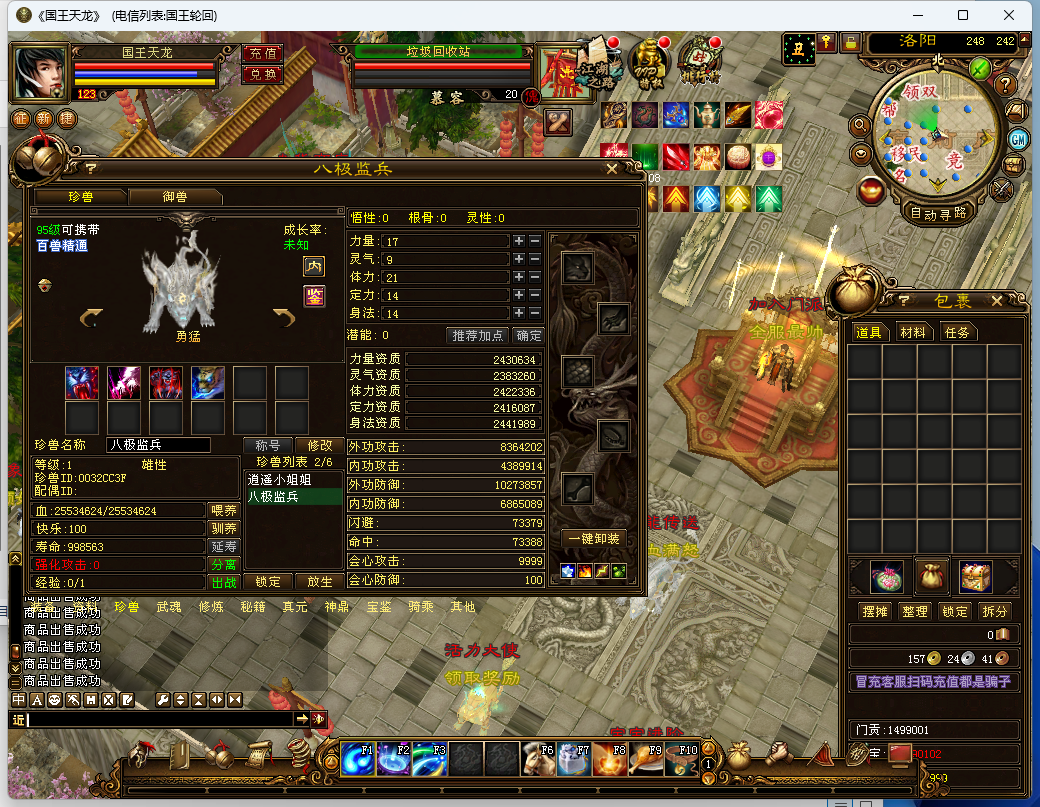The width and height of the screenshot is (1040, 807).
Task: Feed the pet using 喂养
Action: click(223, 511)
